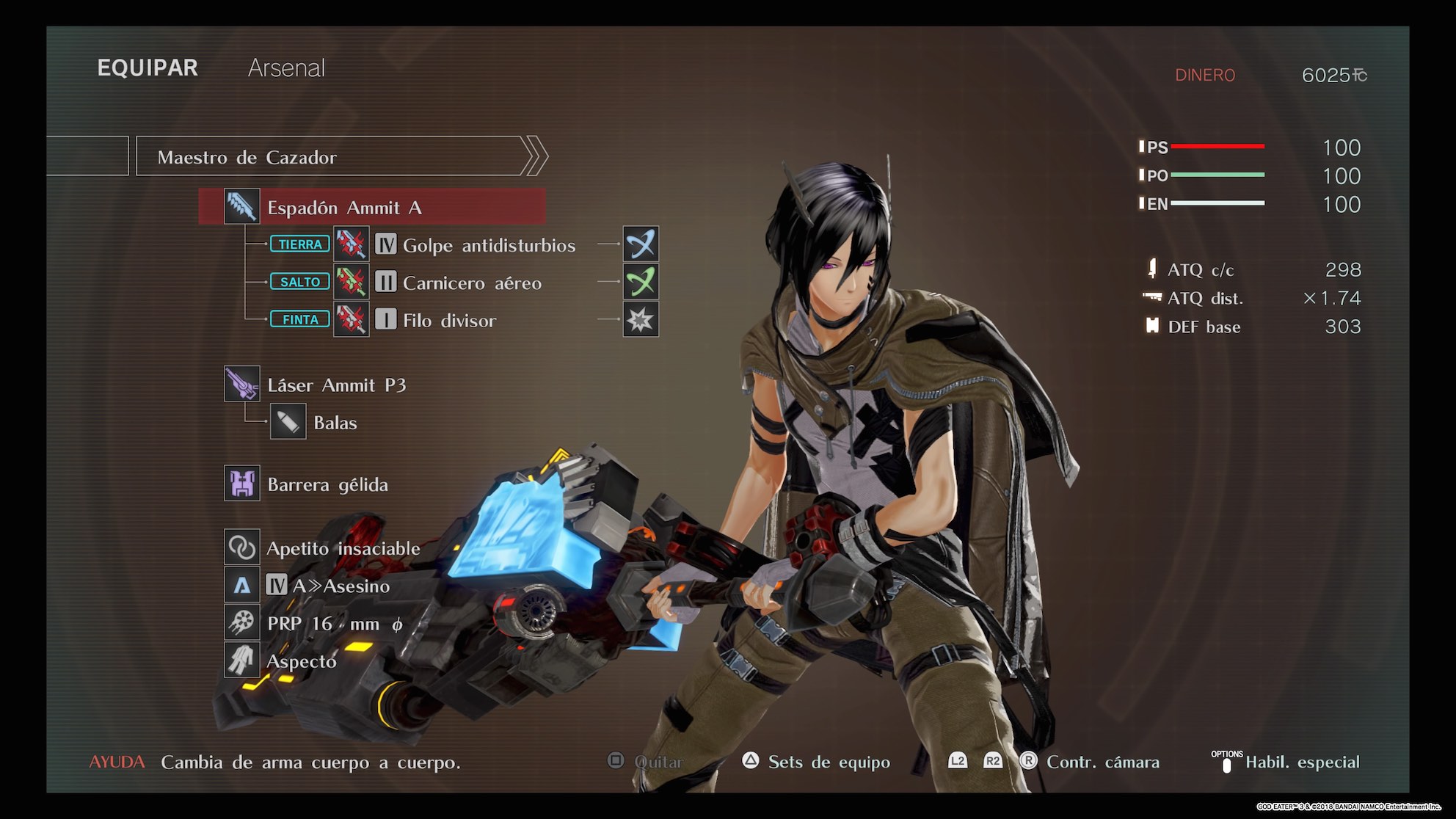Open the Balas bullet selection
The image size is (1456, 819).
[335, 423]
